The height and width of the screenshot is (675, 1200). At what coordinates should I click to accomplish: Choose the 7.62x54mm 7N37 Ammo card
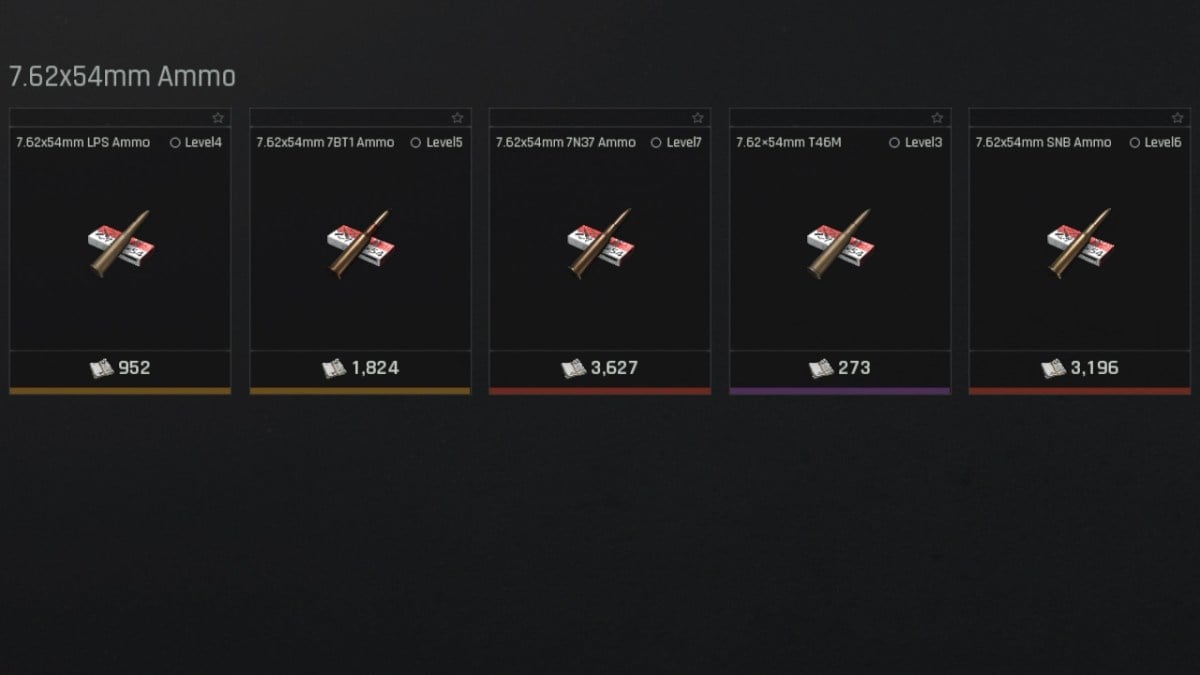coord(600,245)
